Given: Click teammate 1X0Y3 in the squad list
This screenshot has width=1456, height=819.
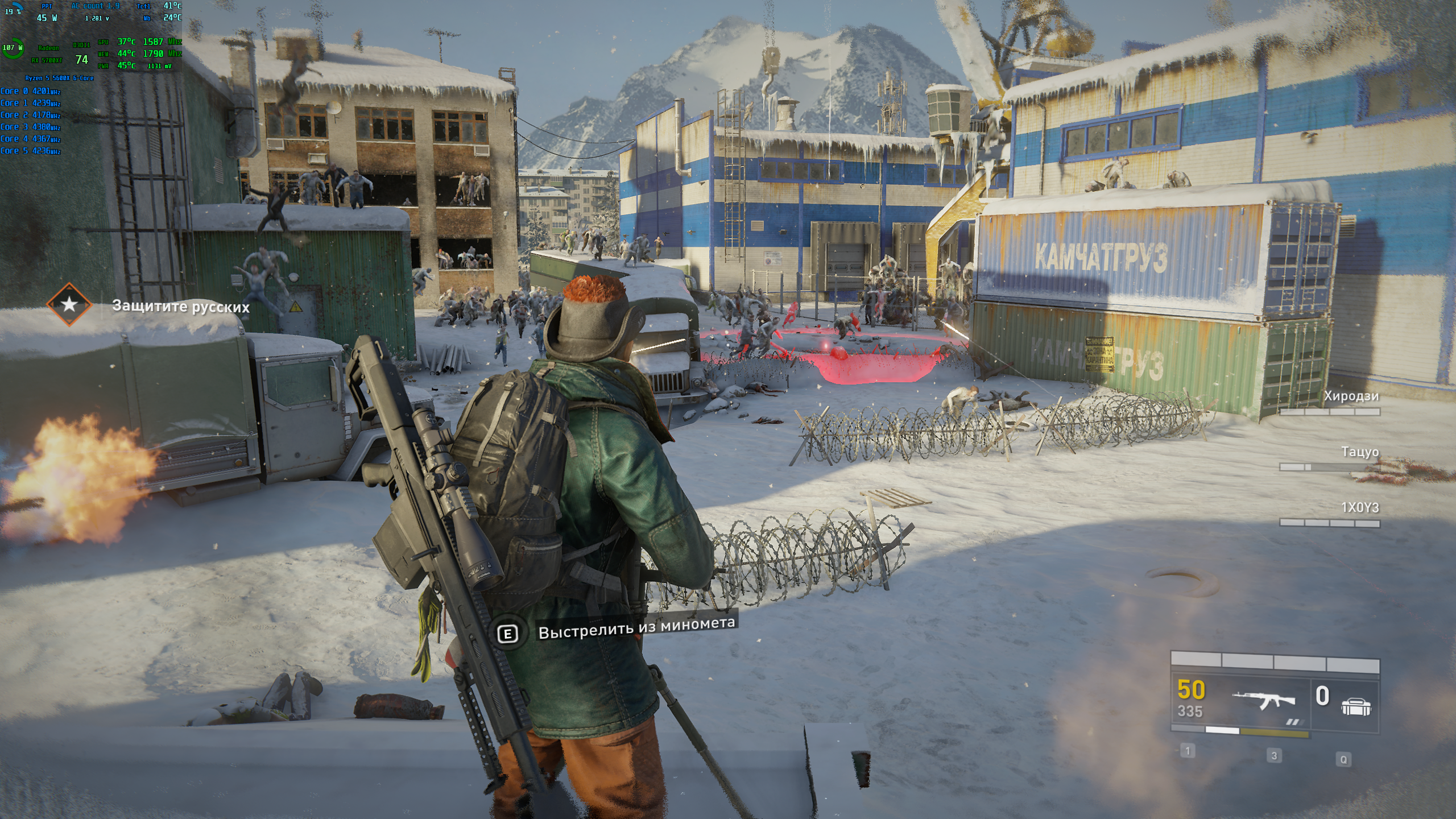Looking at the screenshot, I should pyautogui.click(x=1359, y=507).
